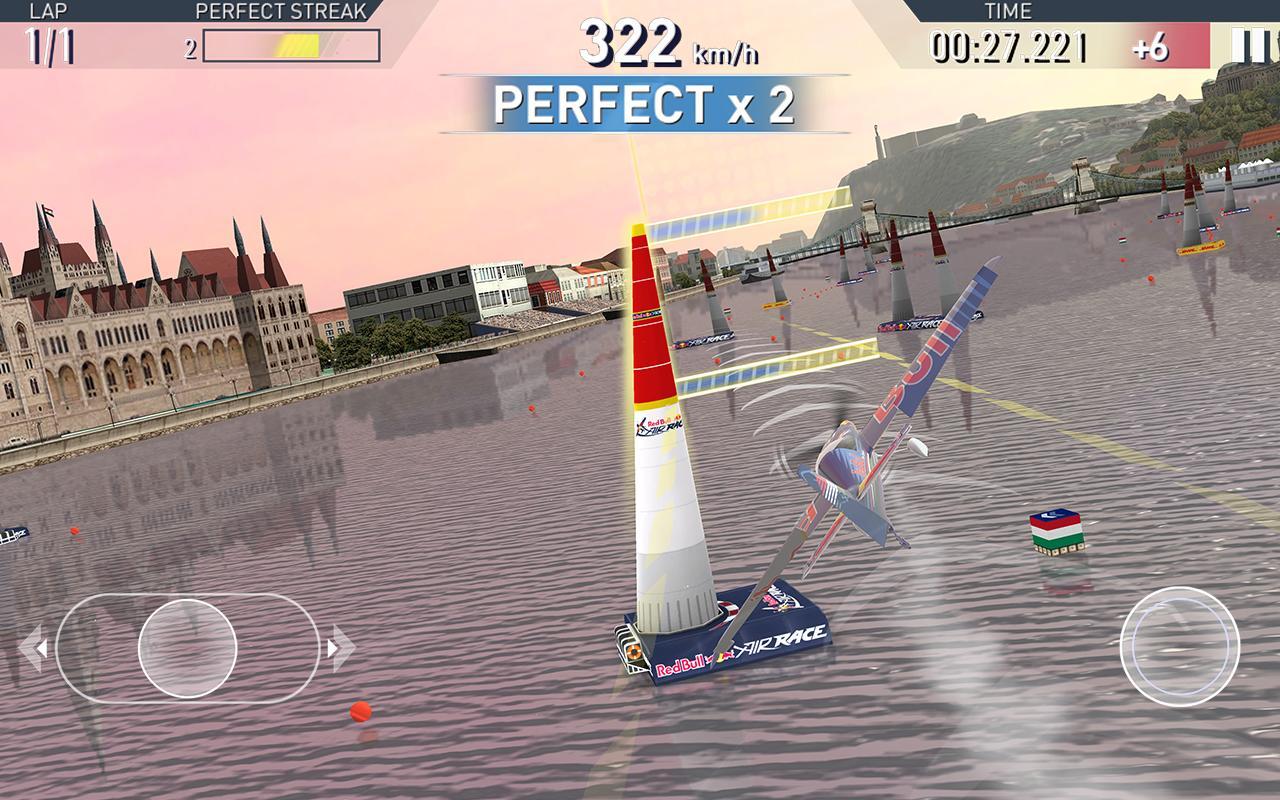
Task: Tap the right steering arrow
Action: coord(342,647)
